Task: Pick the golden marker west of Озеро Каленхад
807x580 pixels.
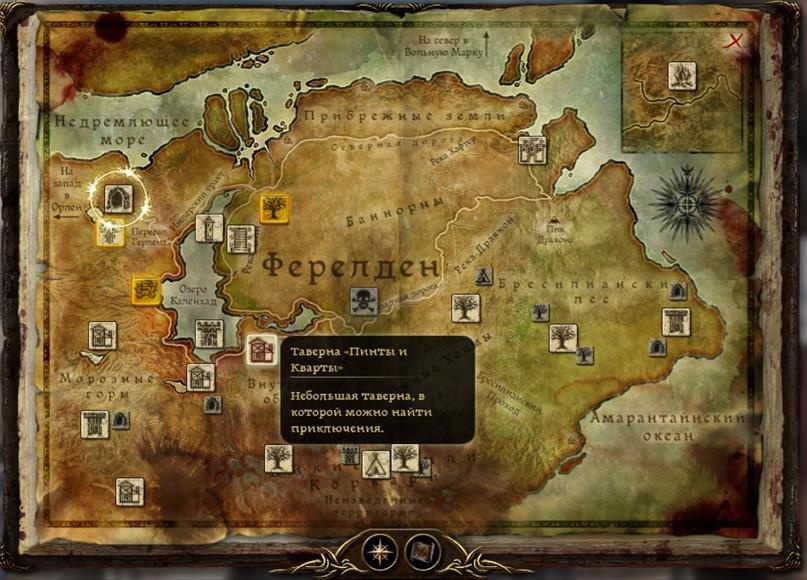Action: [146, 290]
